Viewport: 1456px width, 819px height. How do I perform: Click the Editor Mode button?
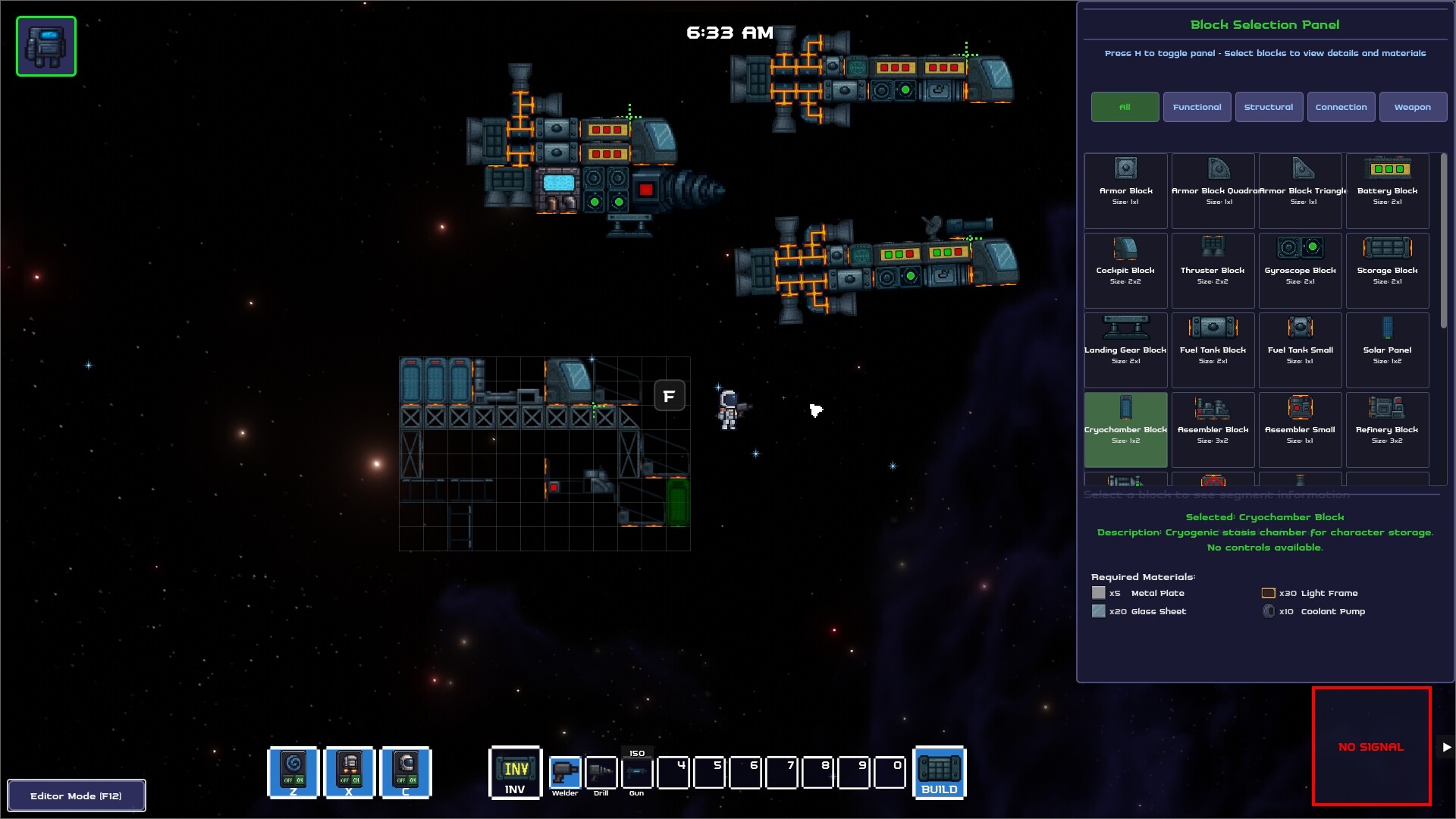click(76, 795)
